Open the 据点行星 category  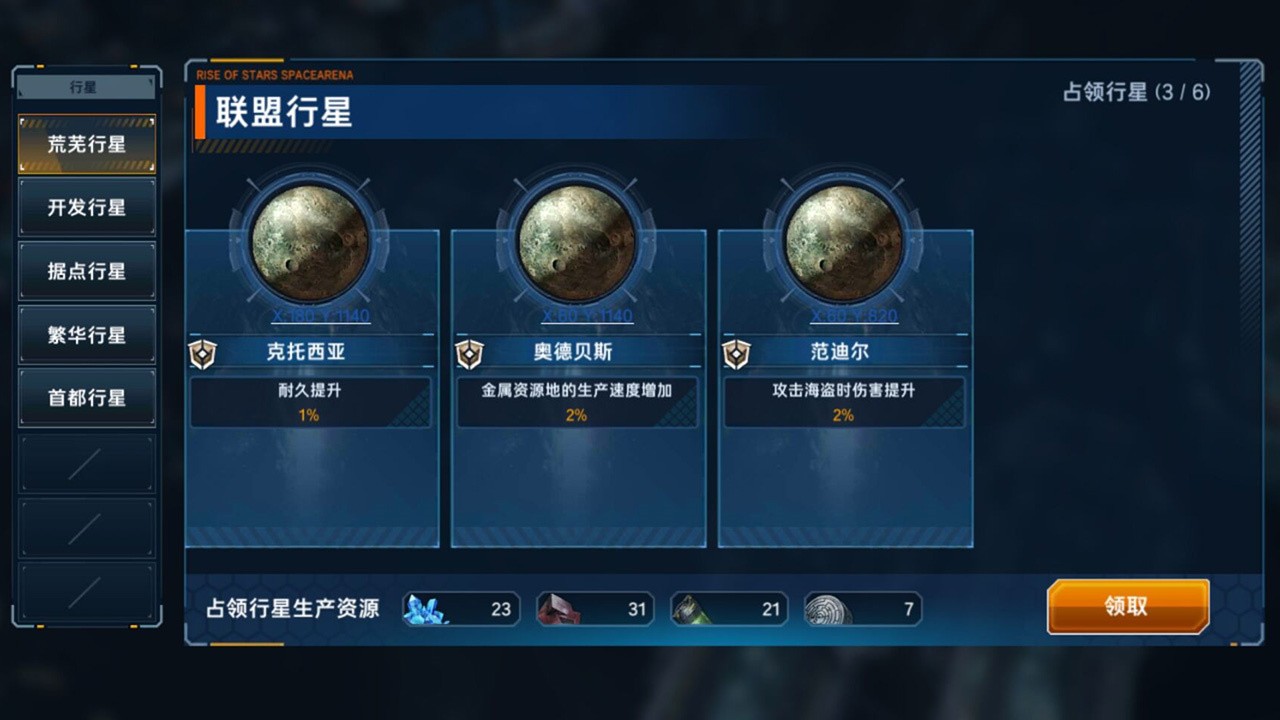pyautogui.click(x=86, y=270)
